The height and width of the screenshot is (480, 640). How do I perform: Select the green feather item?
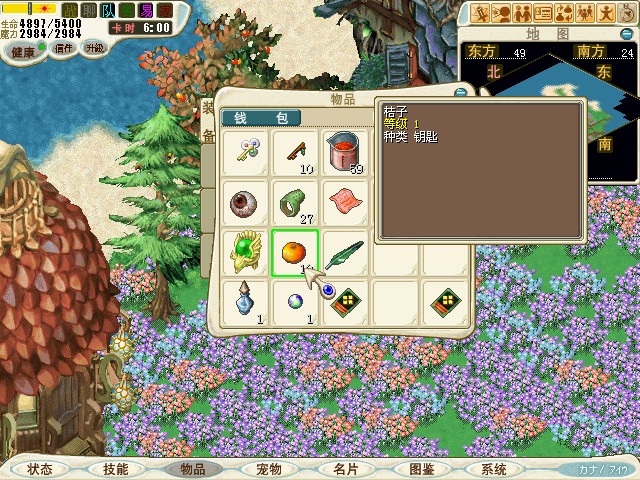(x=345, y=251)
